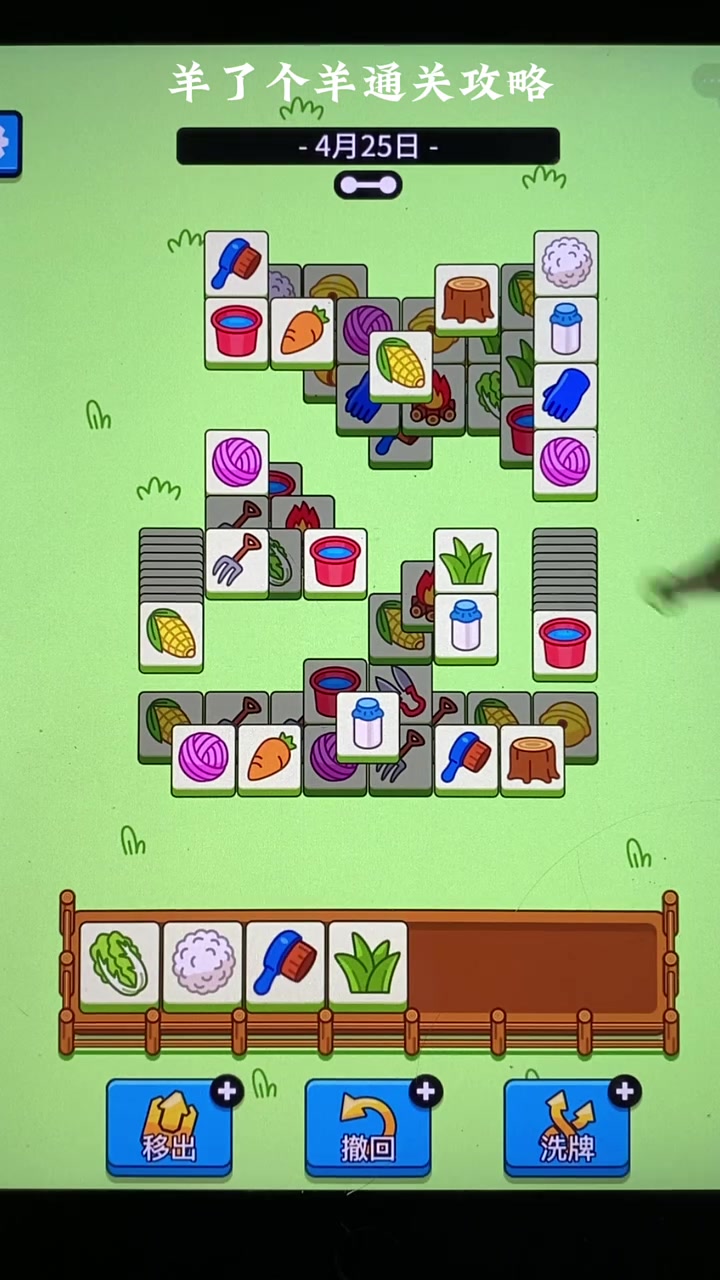This screenshot has height=1280, width=720.
Task: Open the settings gear at screen edge
Action: click(8, 144)
